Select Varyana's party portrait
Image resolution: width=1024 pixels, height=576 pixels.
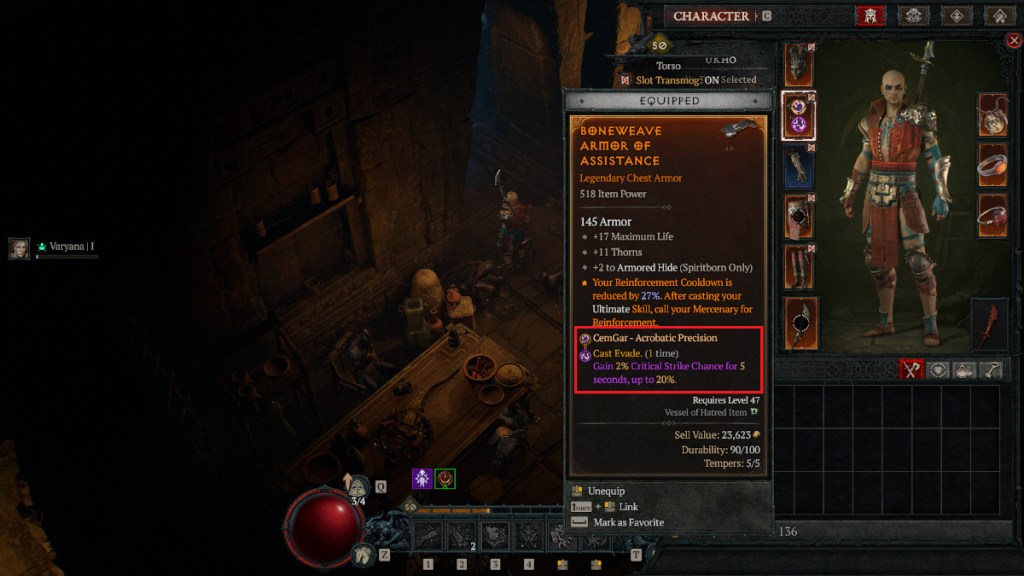coord(19,248)
